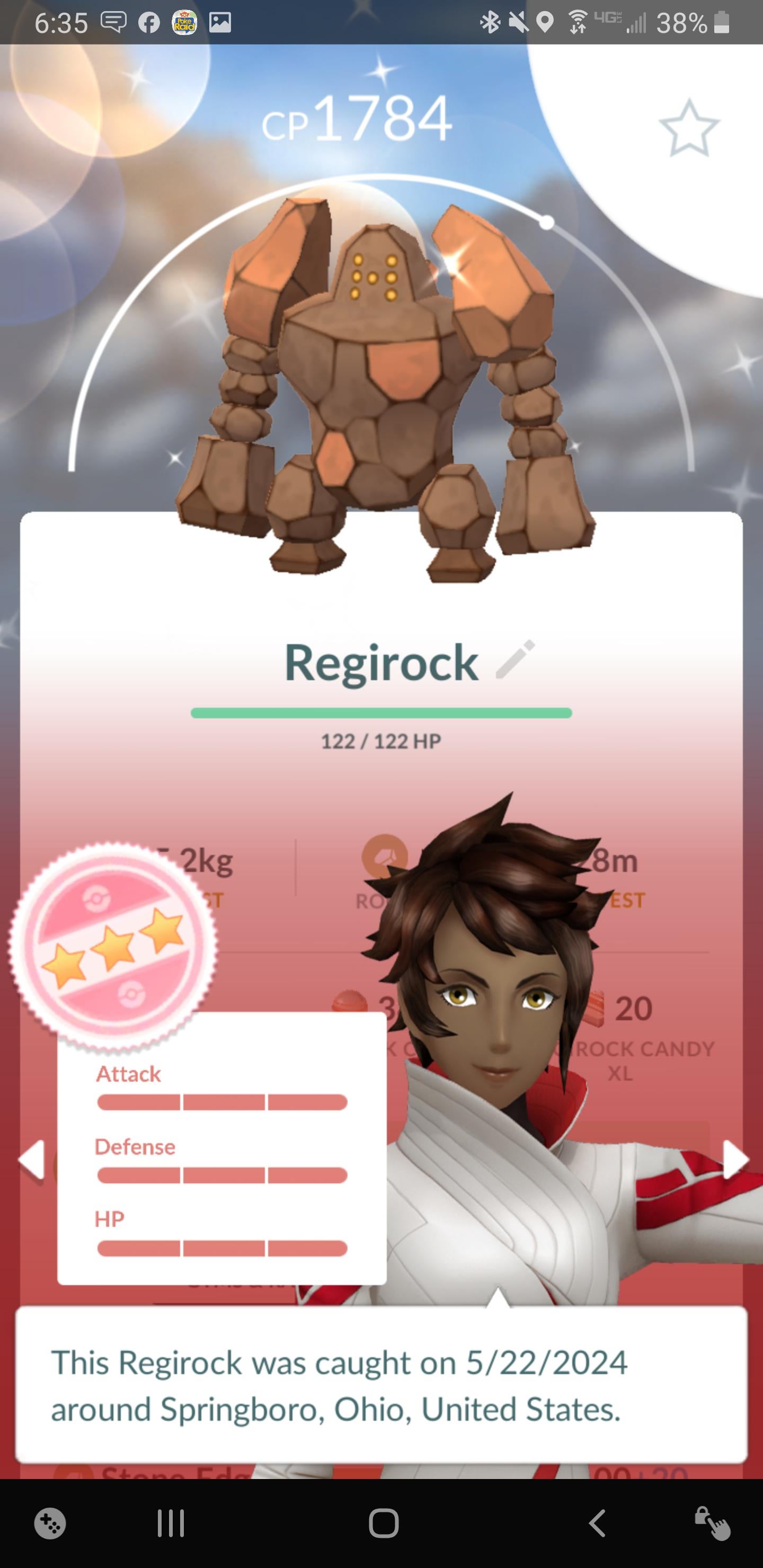
Task: Go to the previous Pokémon with left arrow
Action: (32, 1159)
